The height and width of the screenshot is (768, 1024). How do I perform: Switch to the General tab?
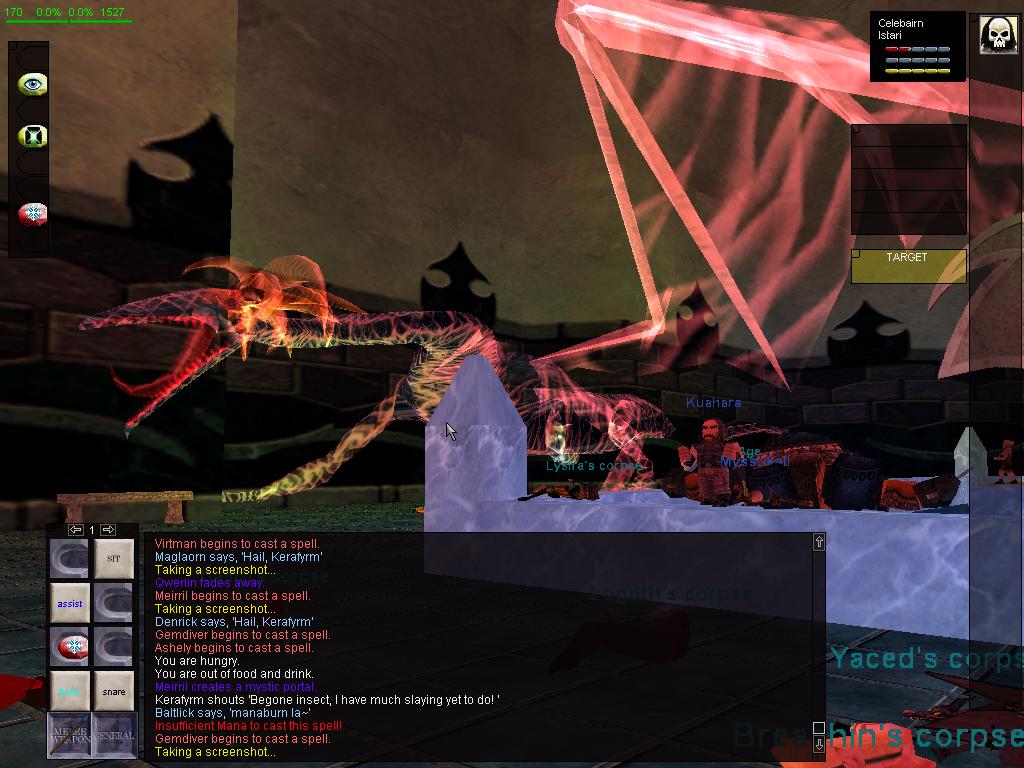(x=114, y=735)
